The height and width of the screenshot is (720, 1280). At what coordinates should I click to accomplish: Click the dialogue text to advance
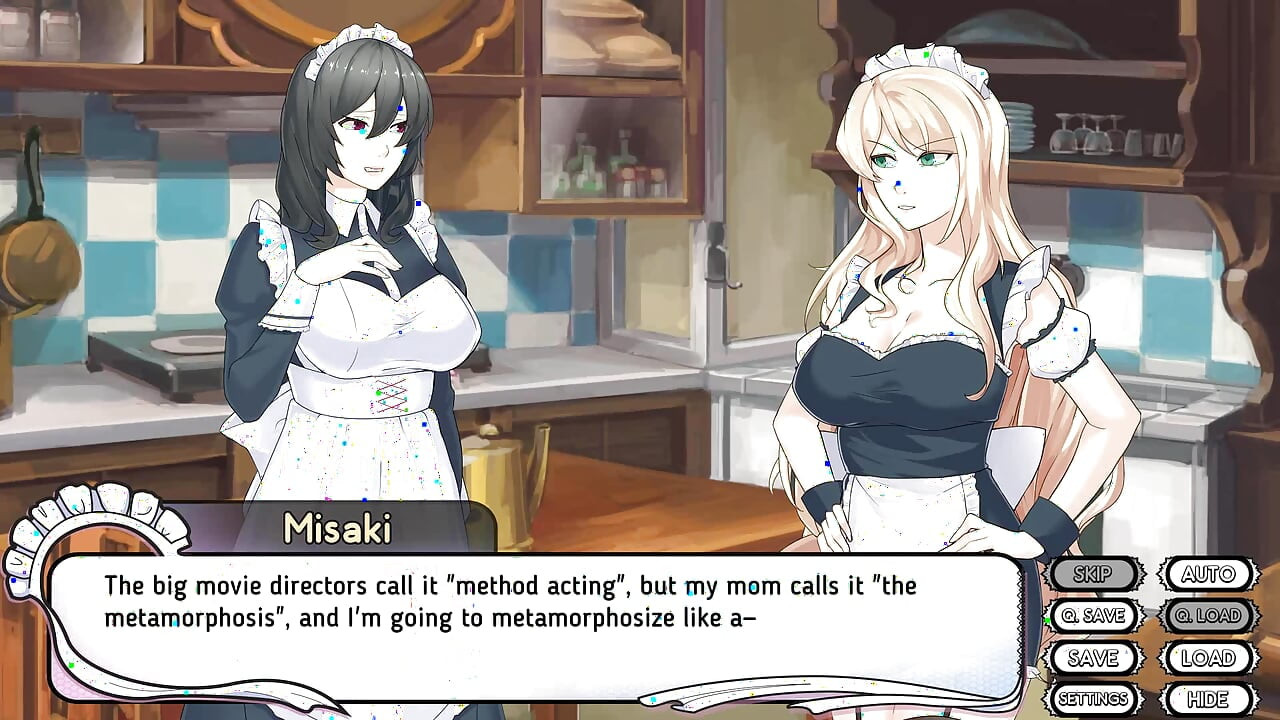[x=500, y=600]
